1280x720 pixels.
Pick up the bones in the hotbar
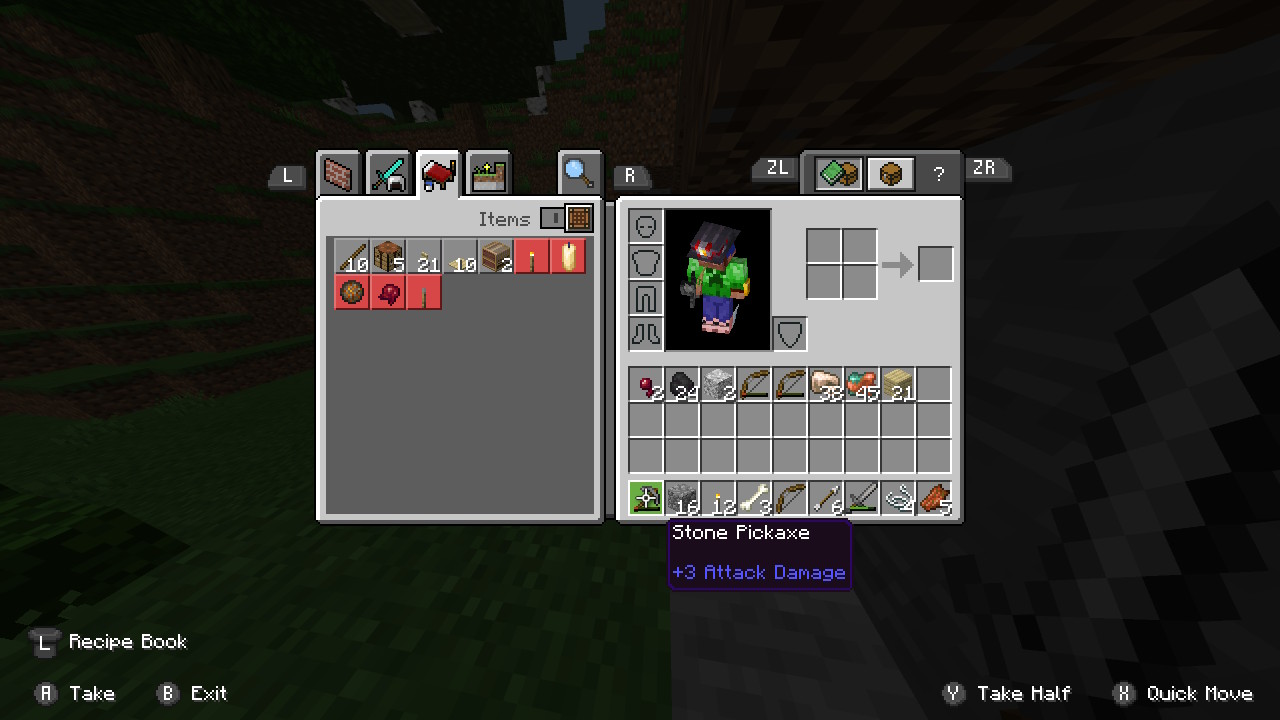pos(754,497)
